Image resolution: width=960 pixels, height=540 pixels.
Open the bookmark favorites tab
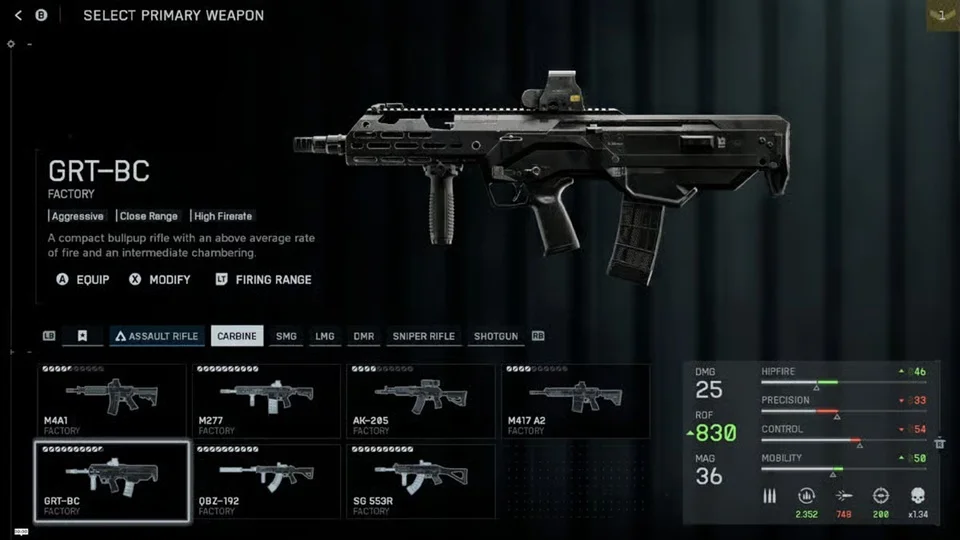pyautogui.click(x=83, y=337)
